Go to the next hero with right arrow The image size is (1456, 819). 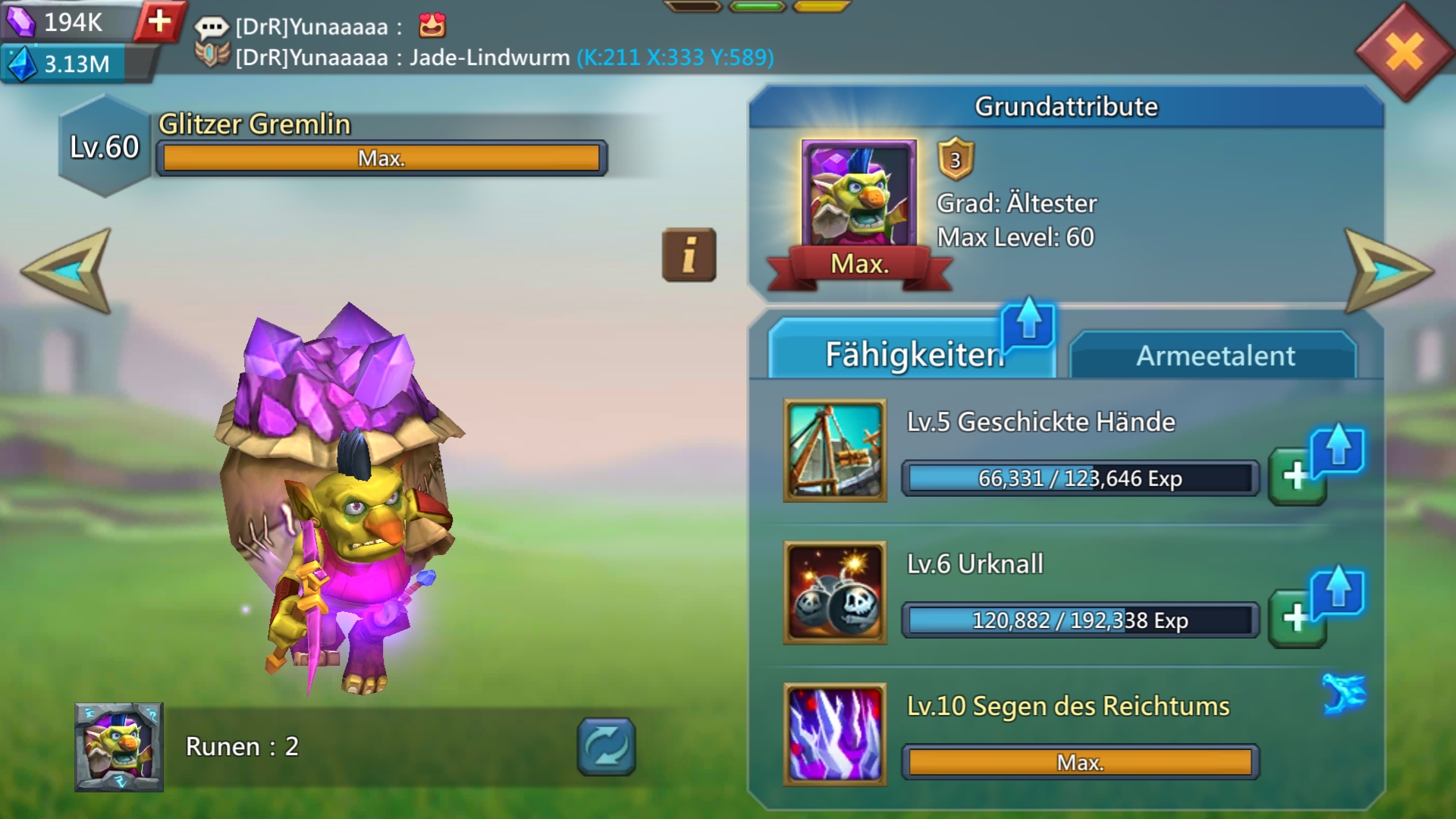tap(1388, 271)
